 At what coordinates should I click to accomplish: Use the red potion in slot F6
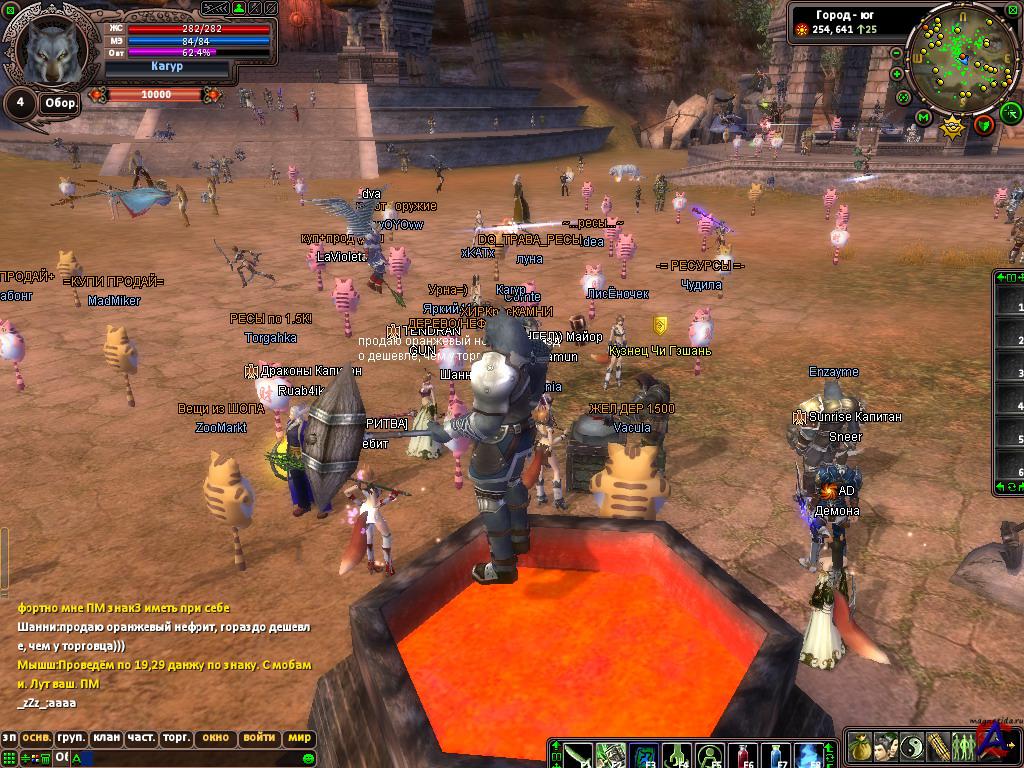tap(743, 753)
